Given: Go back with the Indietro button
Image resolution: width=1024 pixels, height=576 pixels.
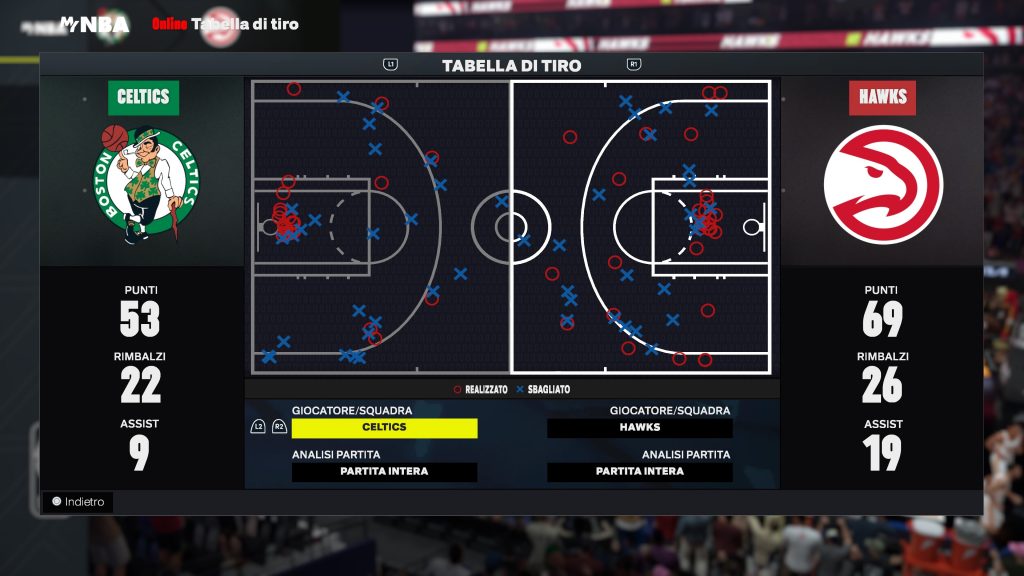Looking at the screenshot, I should (78, 502).
